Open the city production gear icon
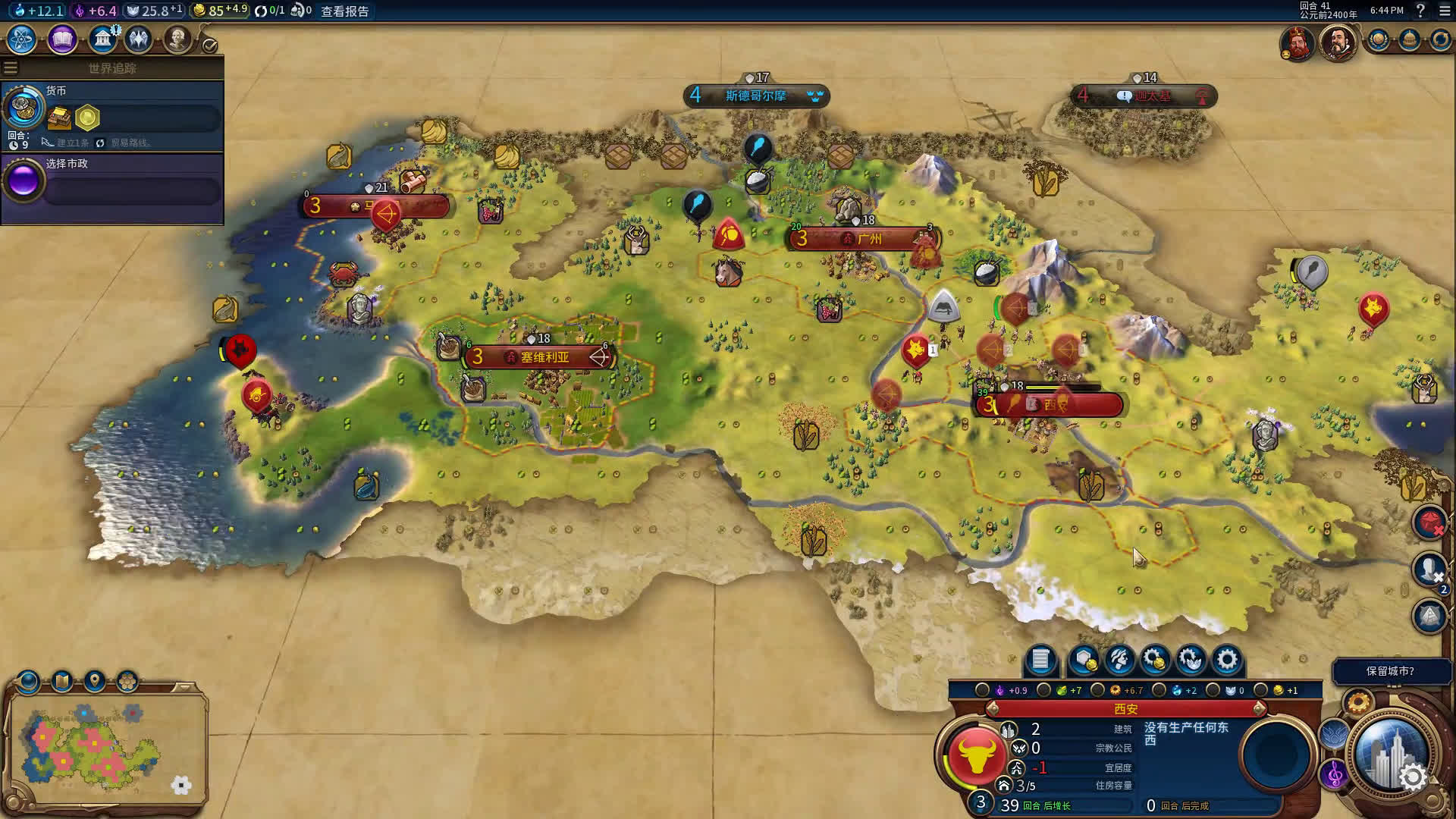The width and height of the screenshot is (1456, 819). 1226,660
